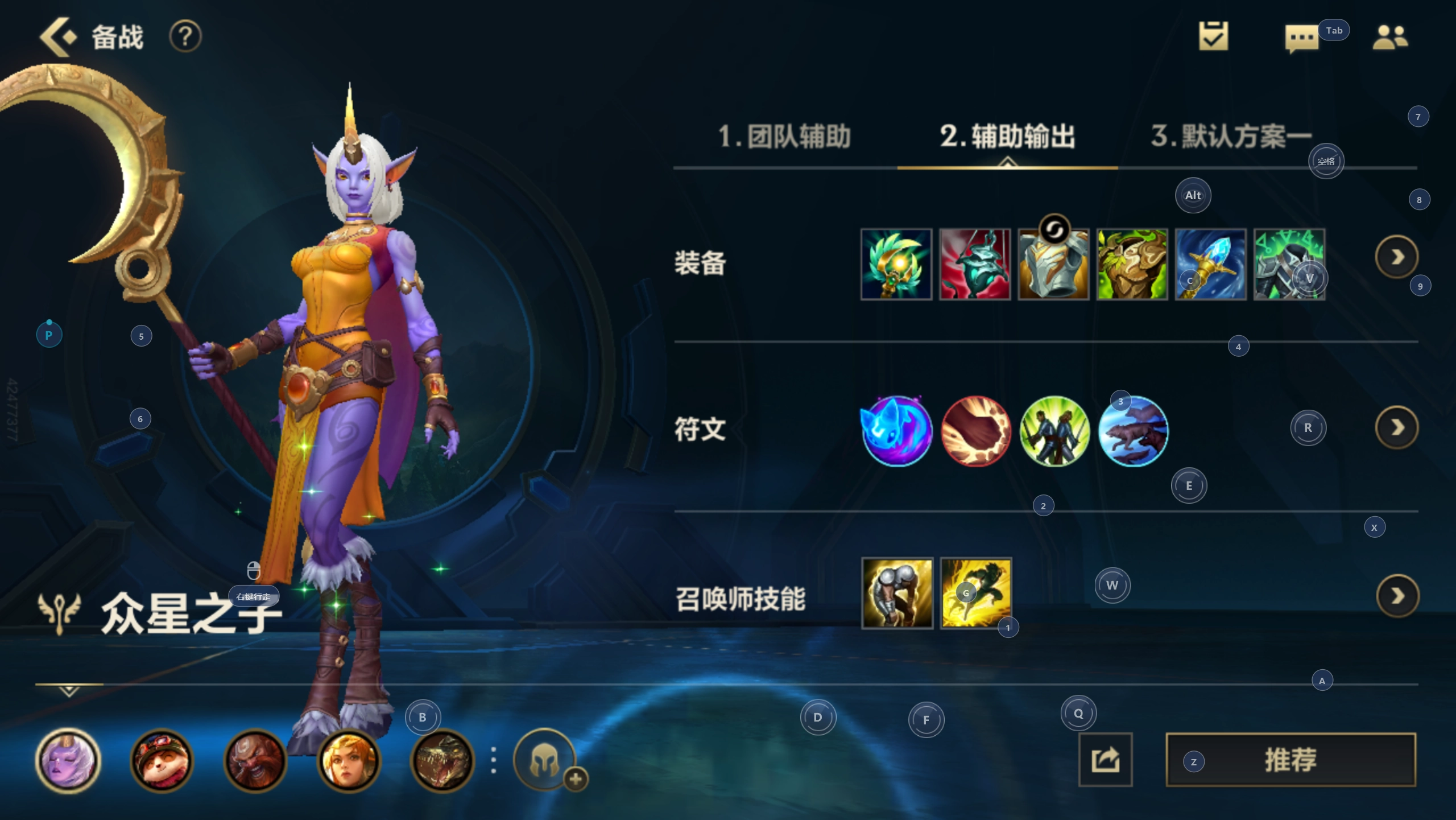Image resolution: width=1456 pixels, height=820 pixels.
Task: Click the white armor chestplate item icon
Action: (x=1054, y=263)
